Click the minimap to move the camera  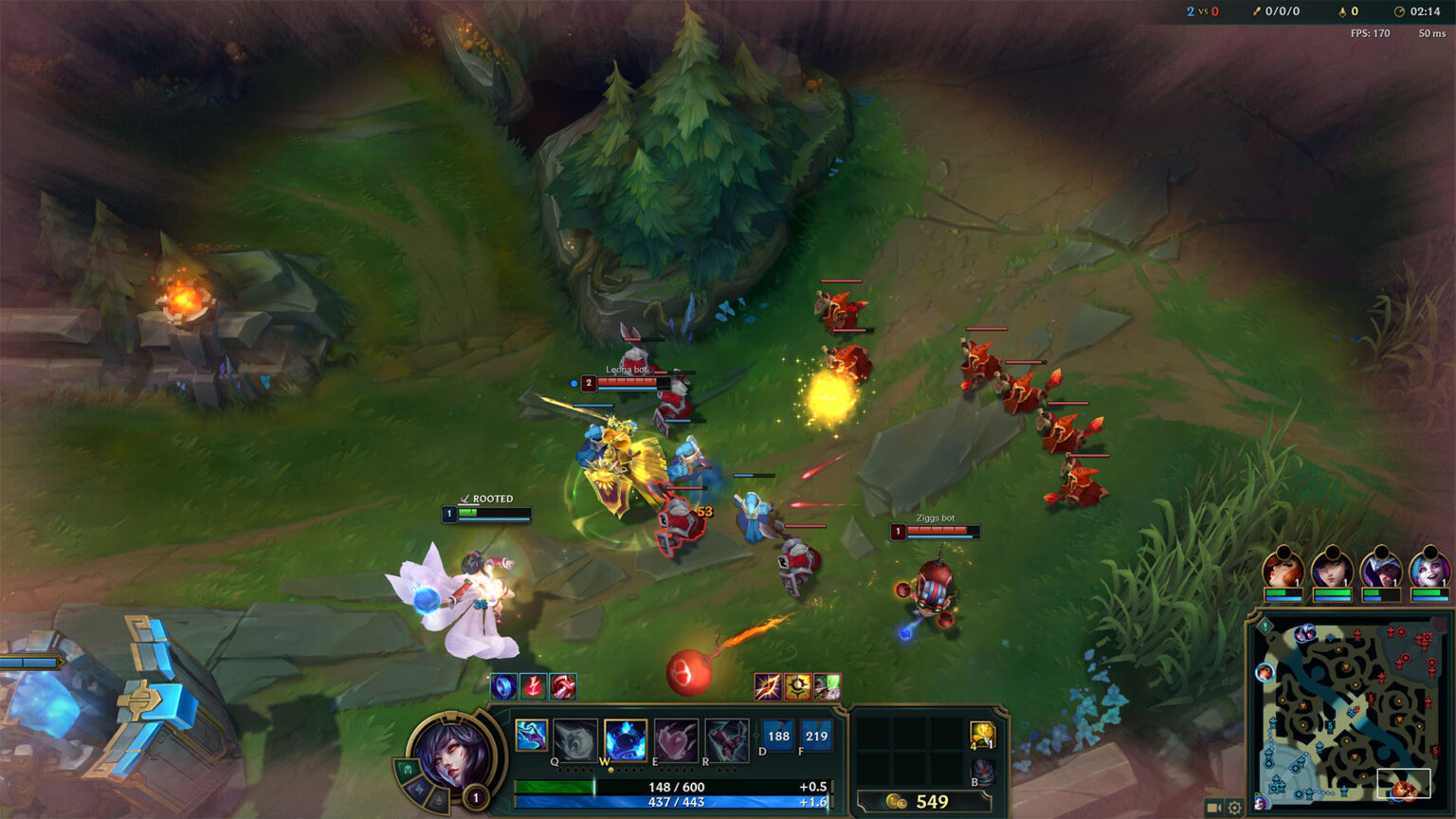coord(1346,713)
